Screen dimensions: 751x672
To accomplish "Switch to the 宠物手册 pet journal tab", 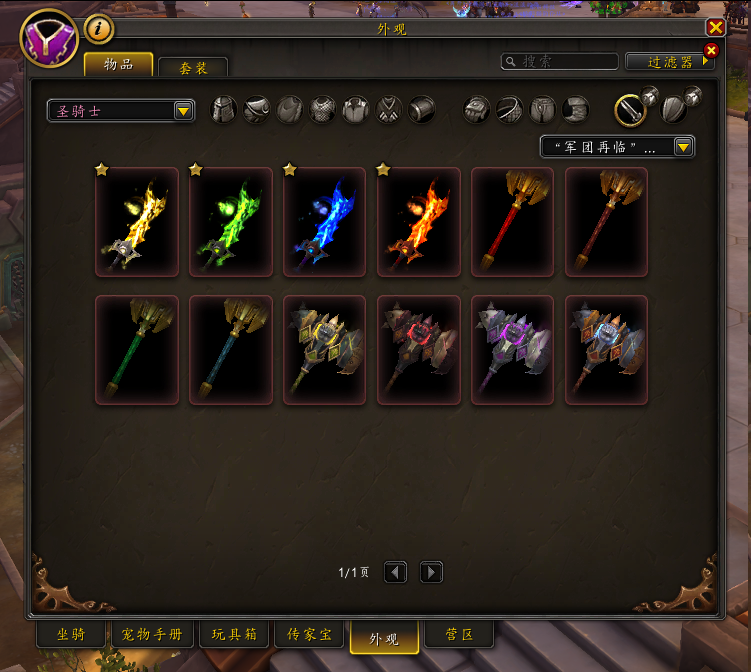I will (152, 635).
